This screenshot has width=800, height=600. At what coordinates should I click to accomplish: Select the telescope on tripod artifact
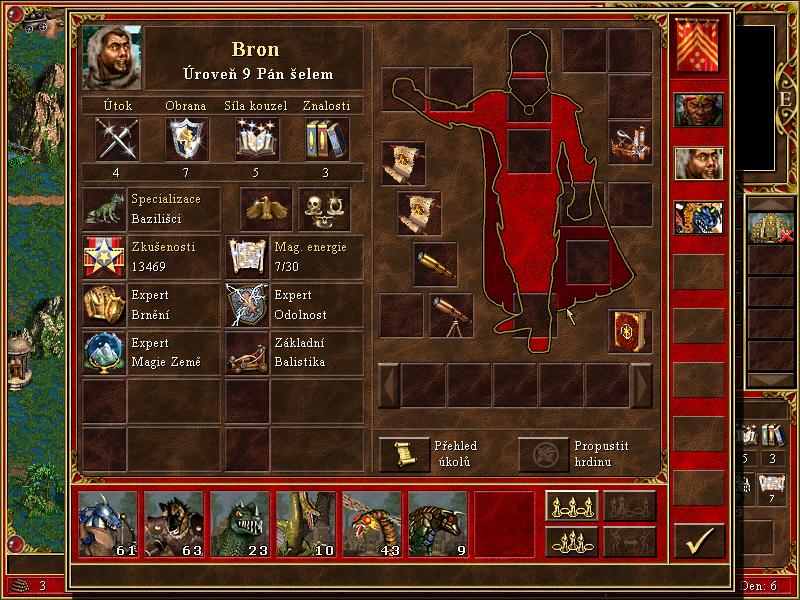point(451,314)
